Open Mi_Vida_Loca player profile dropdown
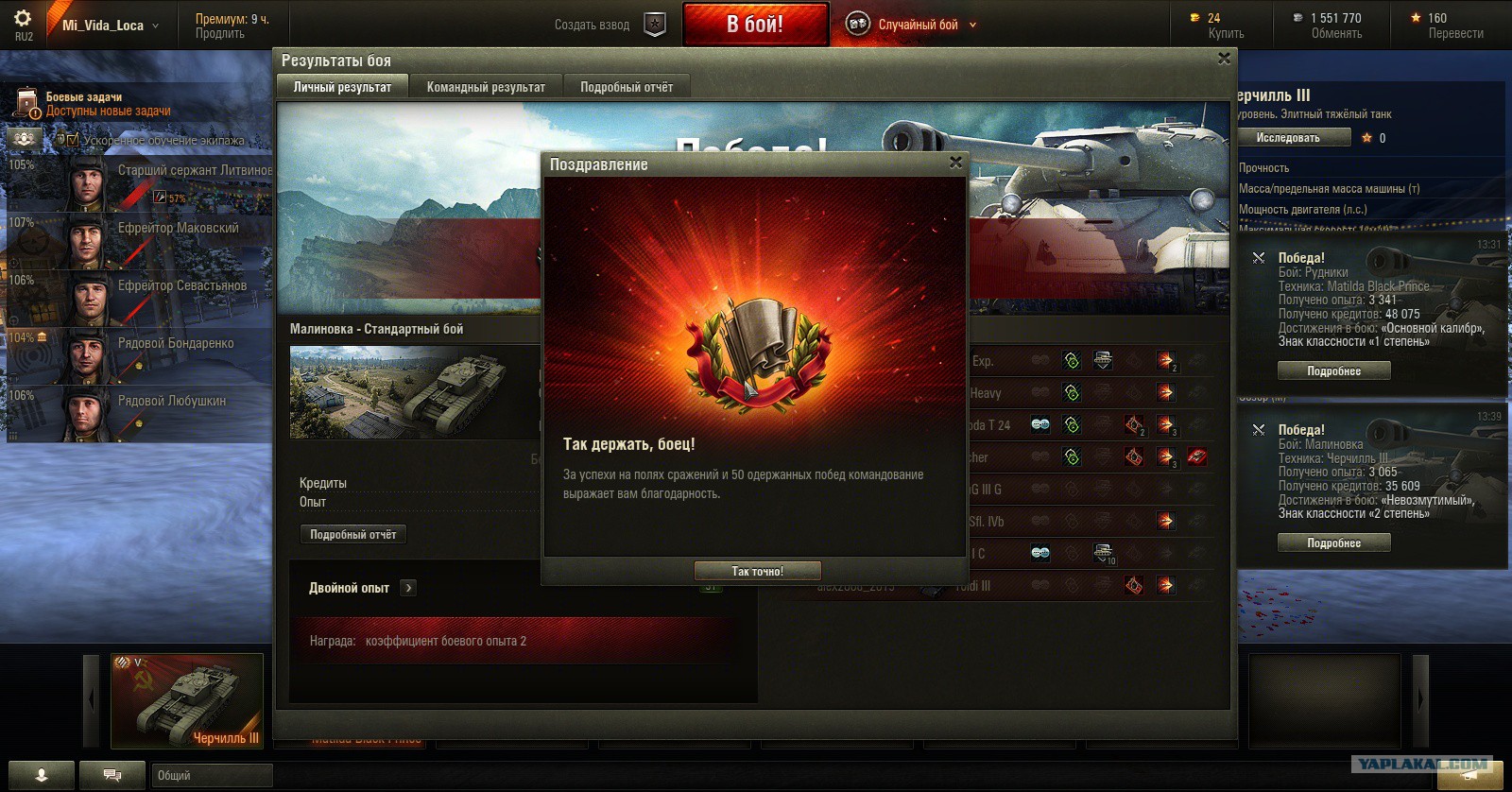The image size is (1512, 792). tap(110, 26)
